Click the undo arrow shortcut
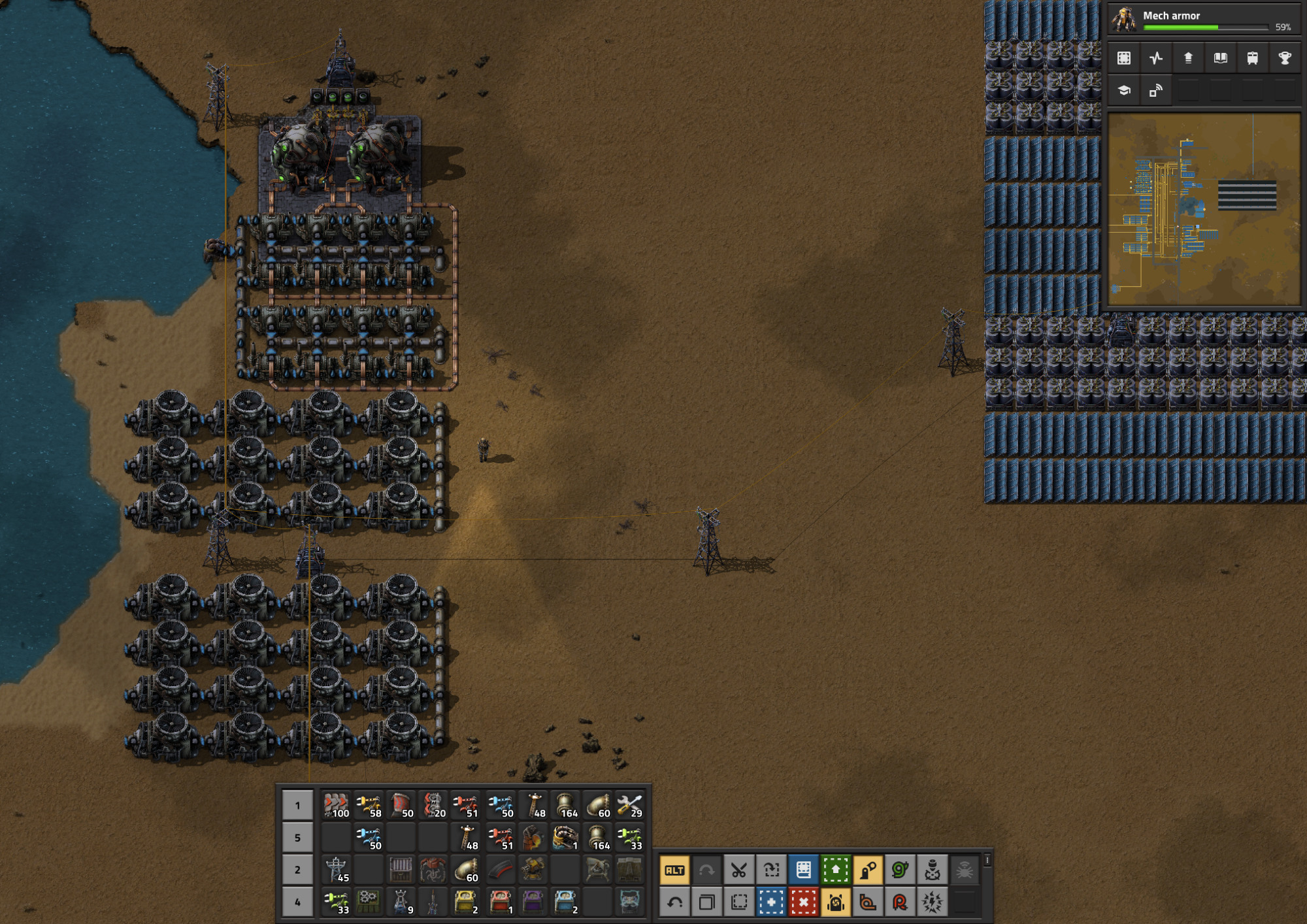This screenshot has height=924, width=1307. click(674, 902)
